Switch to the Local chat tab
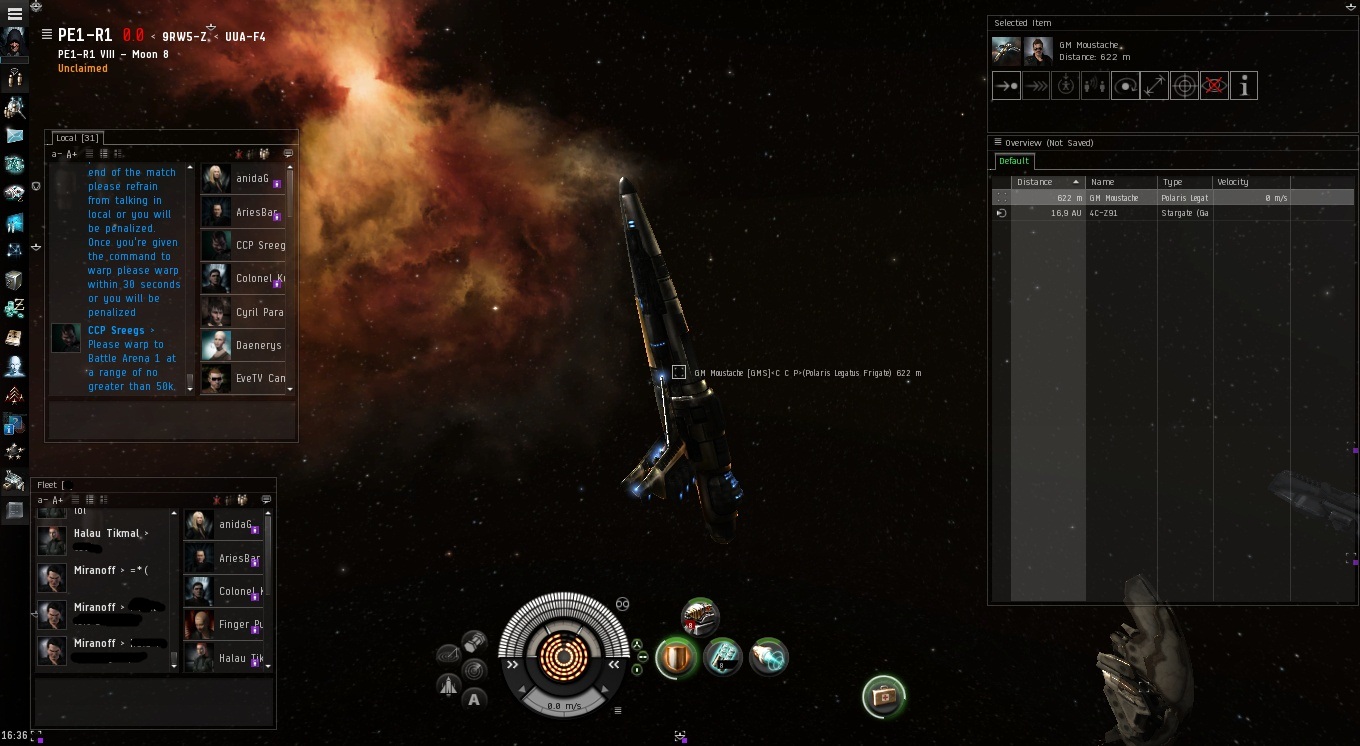 [74, 138]
